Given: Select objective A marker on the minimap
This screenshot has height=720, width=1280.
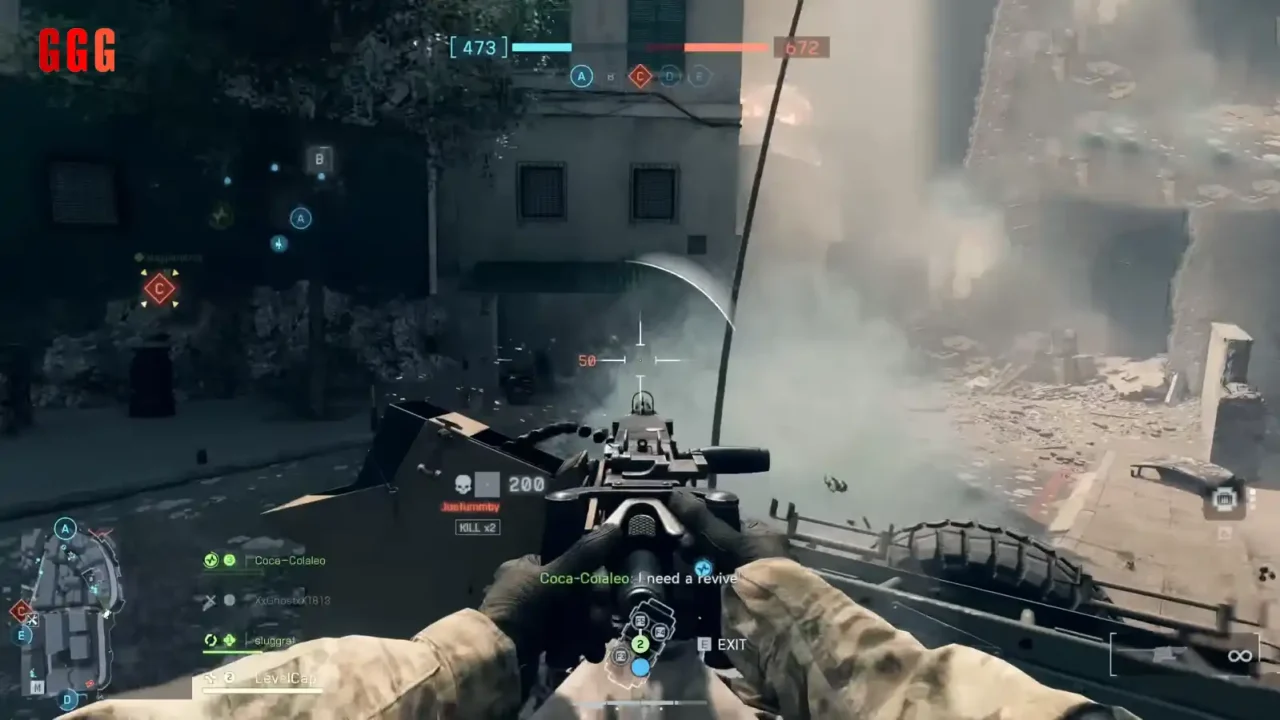Looking at the screenshot, I should [65, 528].
